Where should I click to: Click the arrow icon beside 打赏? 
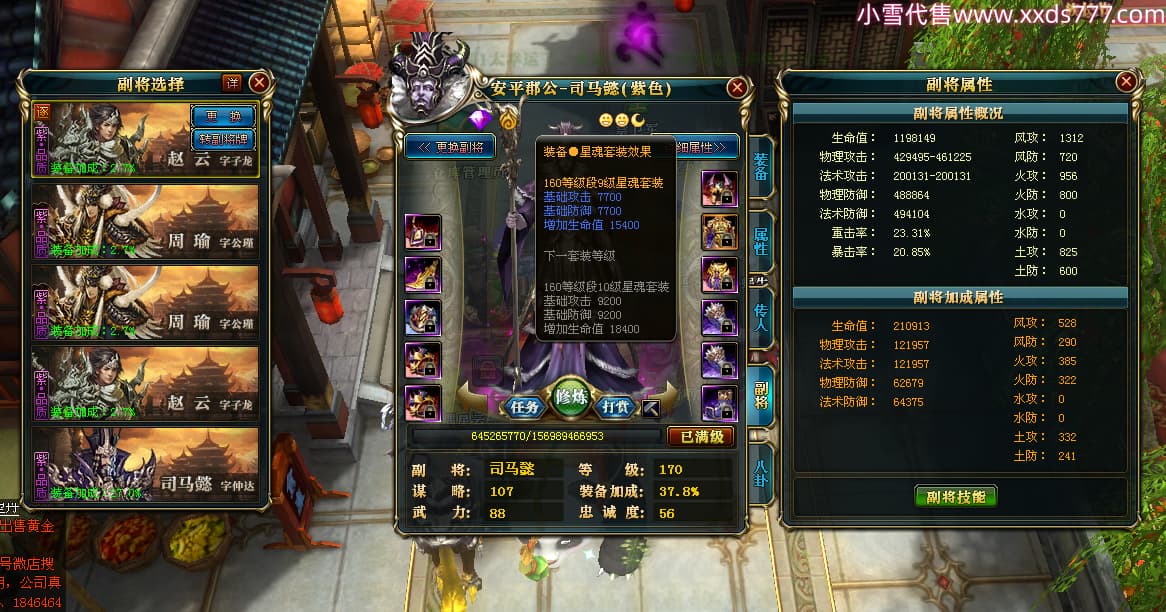click(650, 407)
